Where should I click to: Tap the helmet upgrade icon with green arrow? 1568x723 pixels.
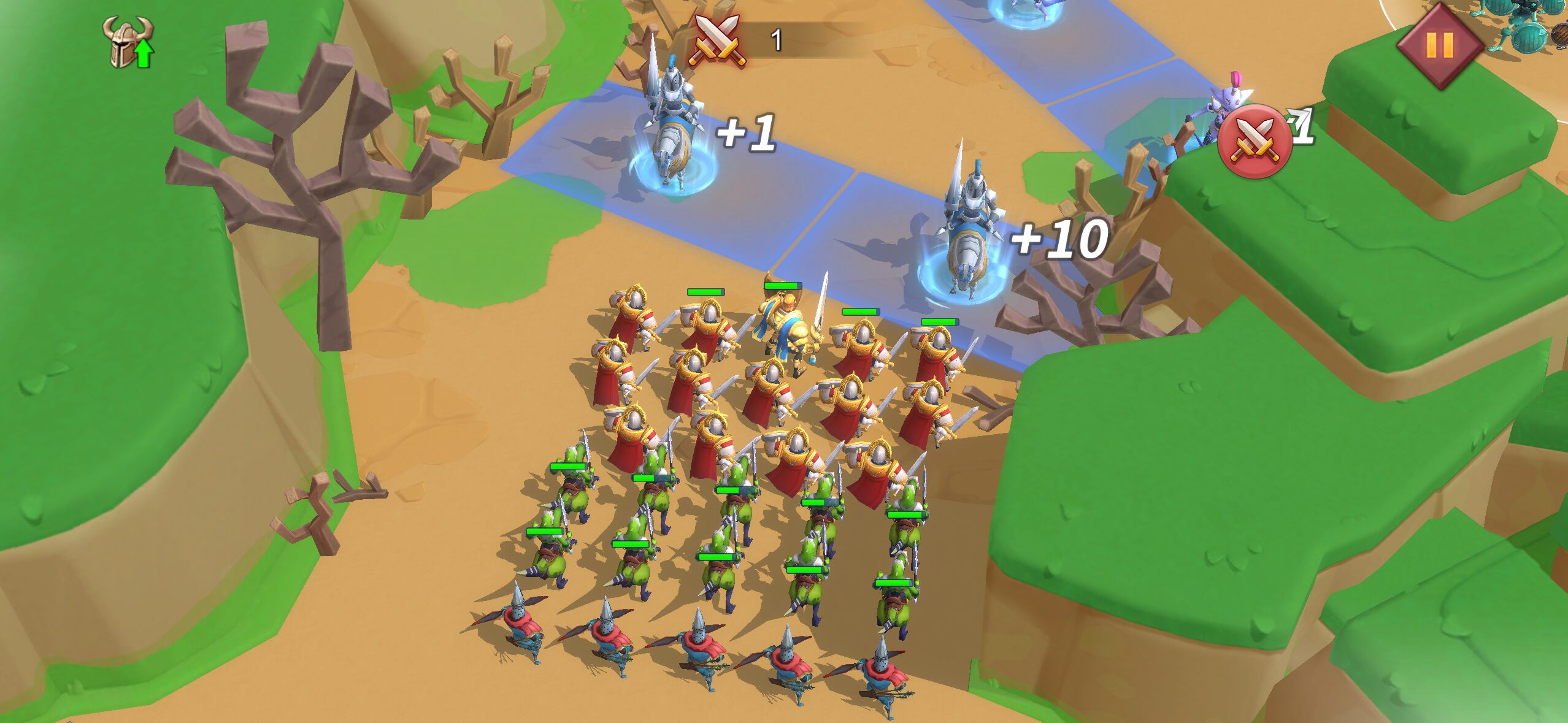click(x=128, y=42)
